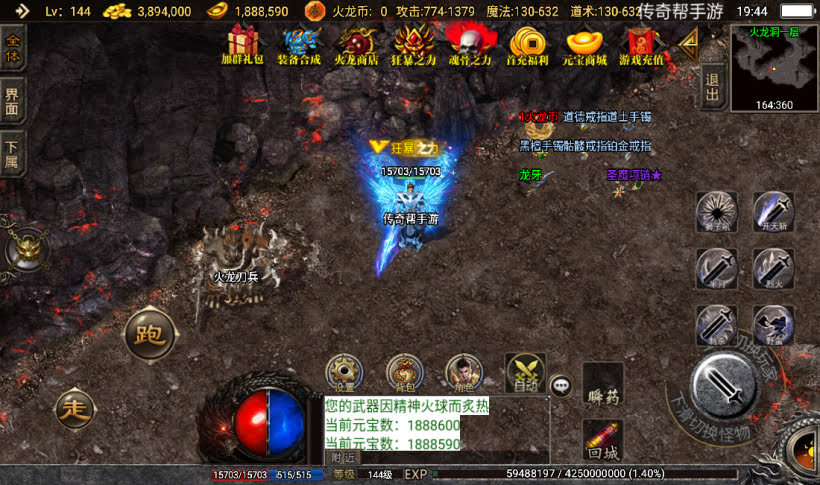Switch to the 全体 tab
This screenshot has height=485, width=820.
click(x=13, y=47)
